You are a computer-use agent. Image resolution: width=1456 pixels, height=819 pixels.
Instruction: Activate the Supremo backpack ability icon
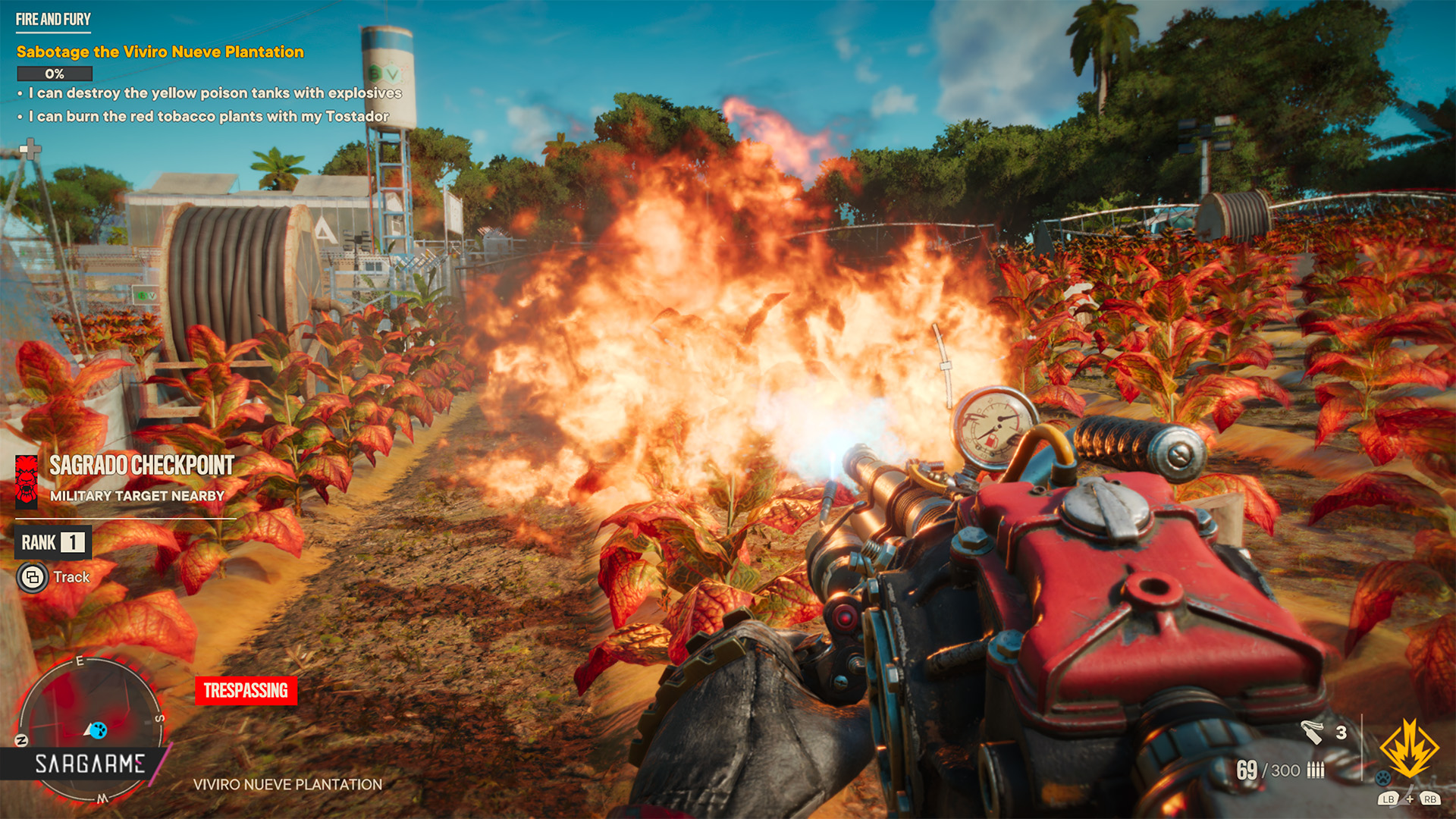1408,749
